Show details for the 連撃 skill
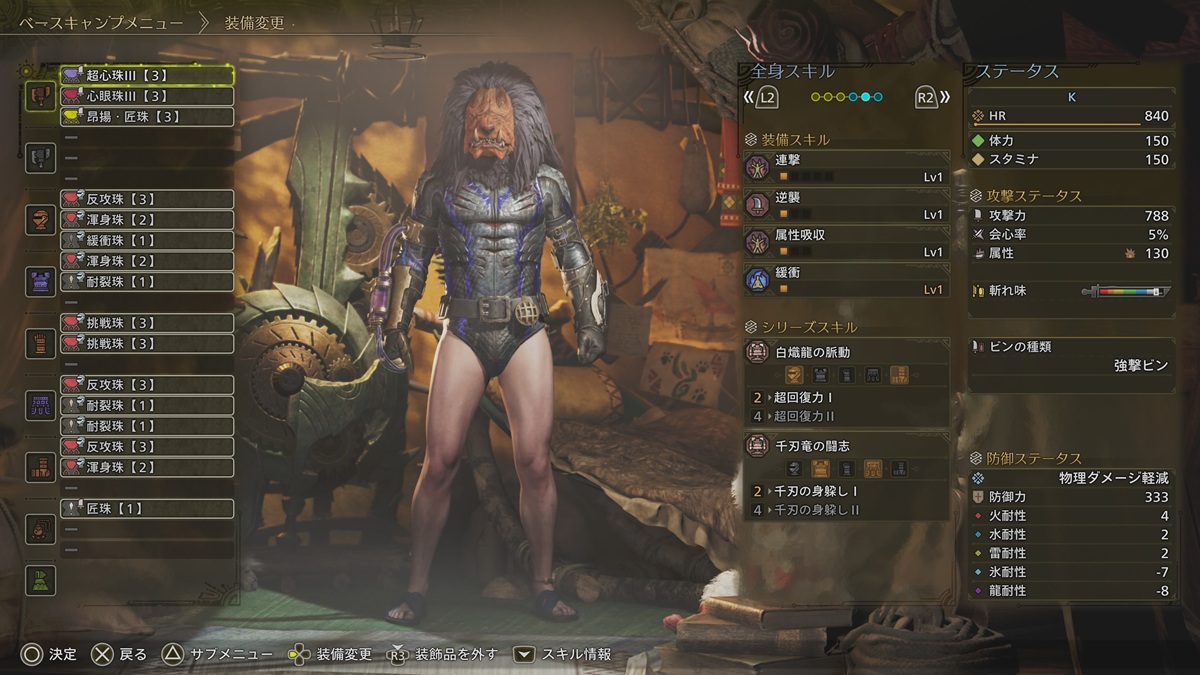1200x675 pixels. pyautogui.click(x=846, y=167)
